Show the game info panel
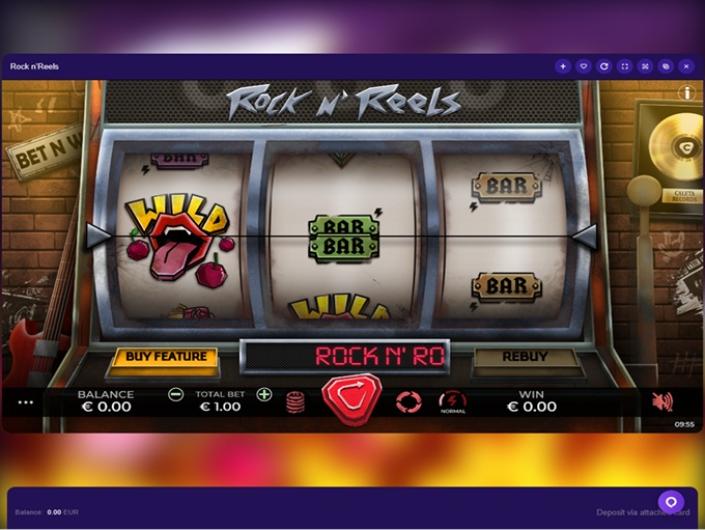705x530 pixels. (x=686, y=93)
